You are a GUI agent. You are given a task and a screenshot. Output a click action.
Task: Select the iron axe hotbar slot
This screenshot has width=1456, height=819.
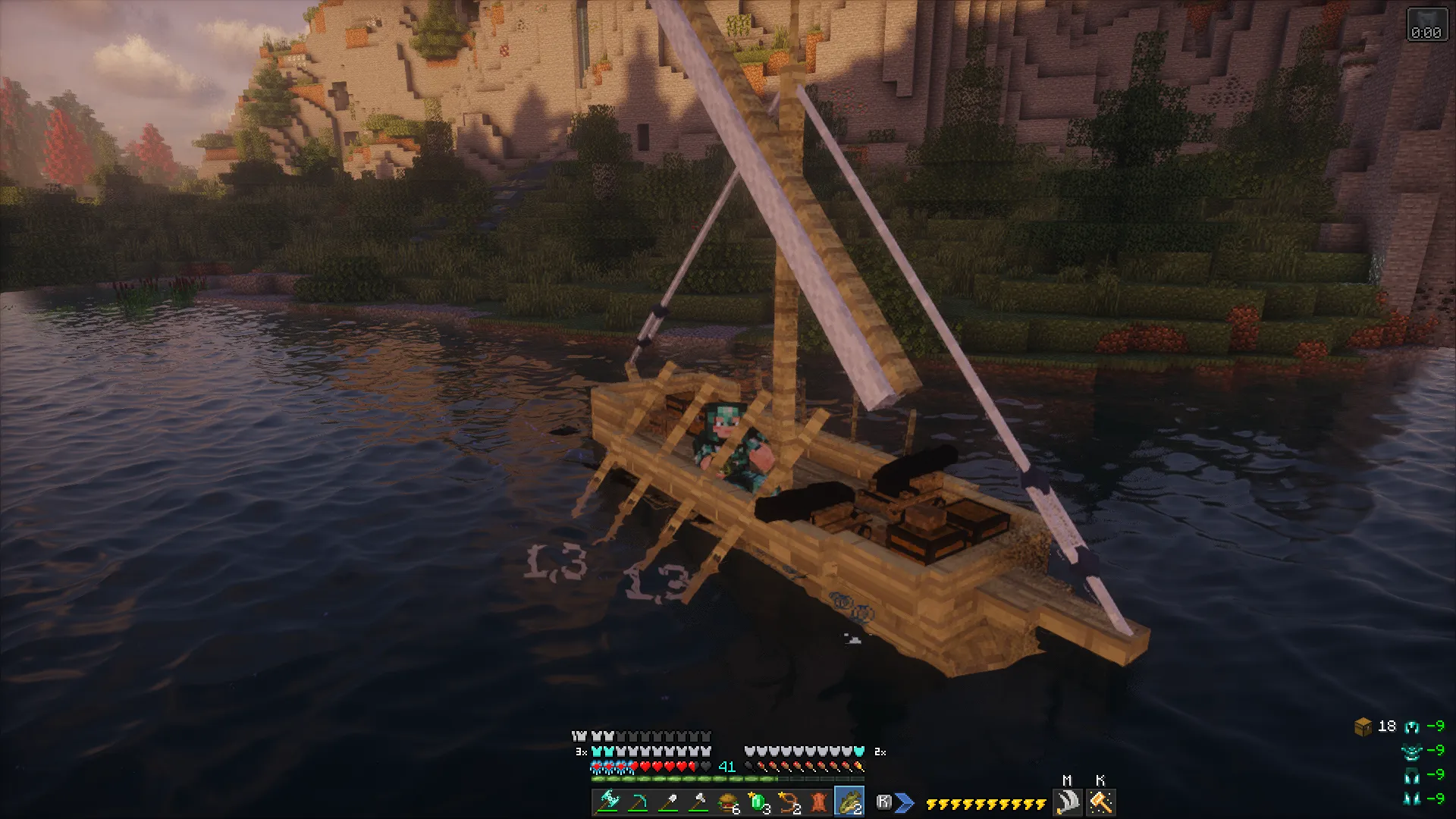tap(698, 802)
